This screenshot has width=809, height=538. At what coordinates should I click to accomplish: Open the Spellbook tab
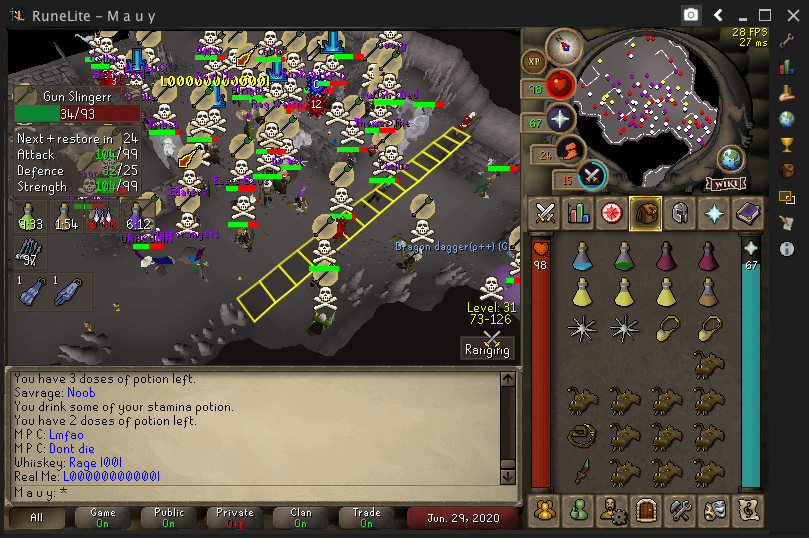[746, 213]
